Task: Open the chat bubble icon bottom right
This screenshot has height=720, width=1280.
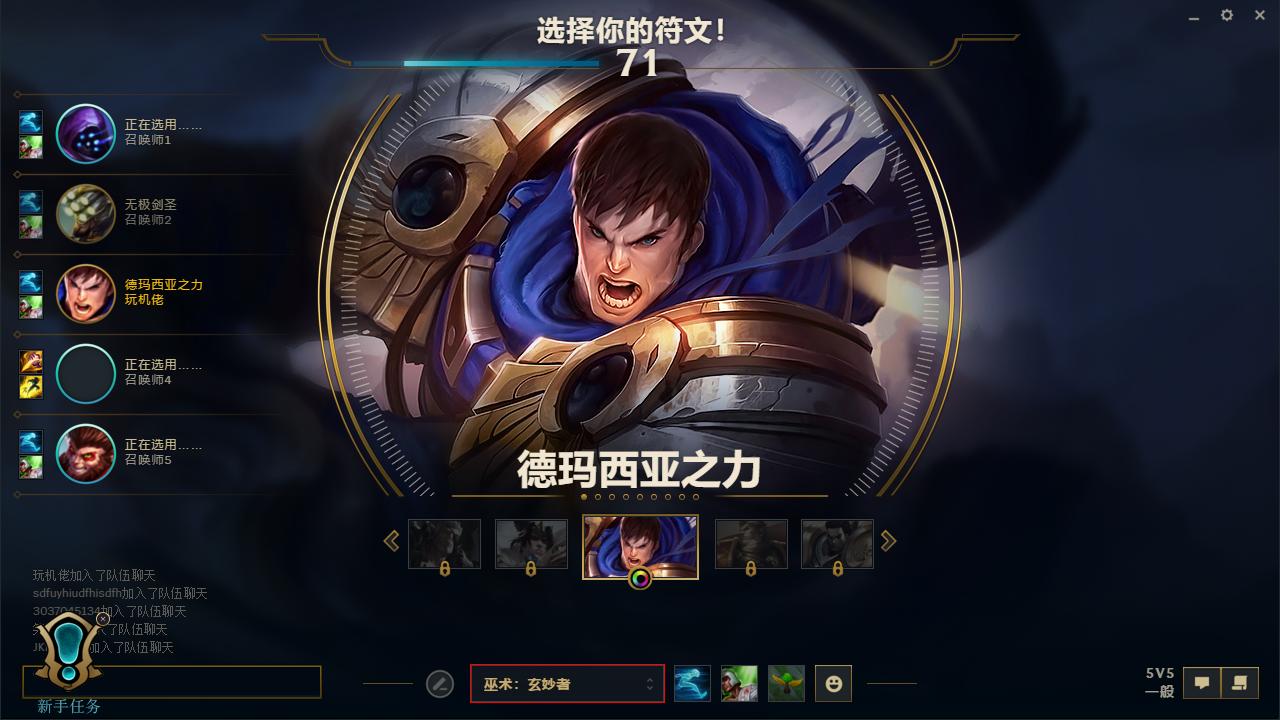Action: pos(1203,682)
